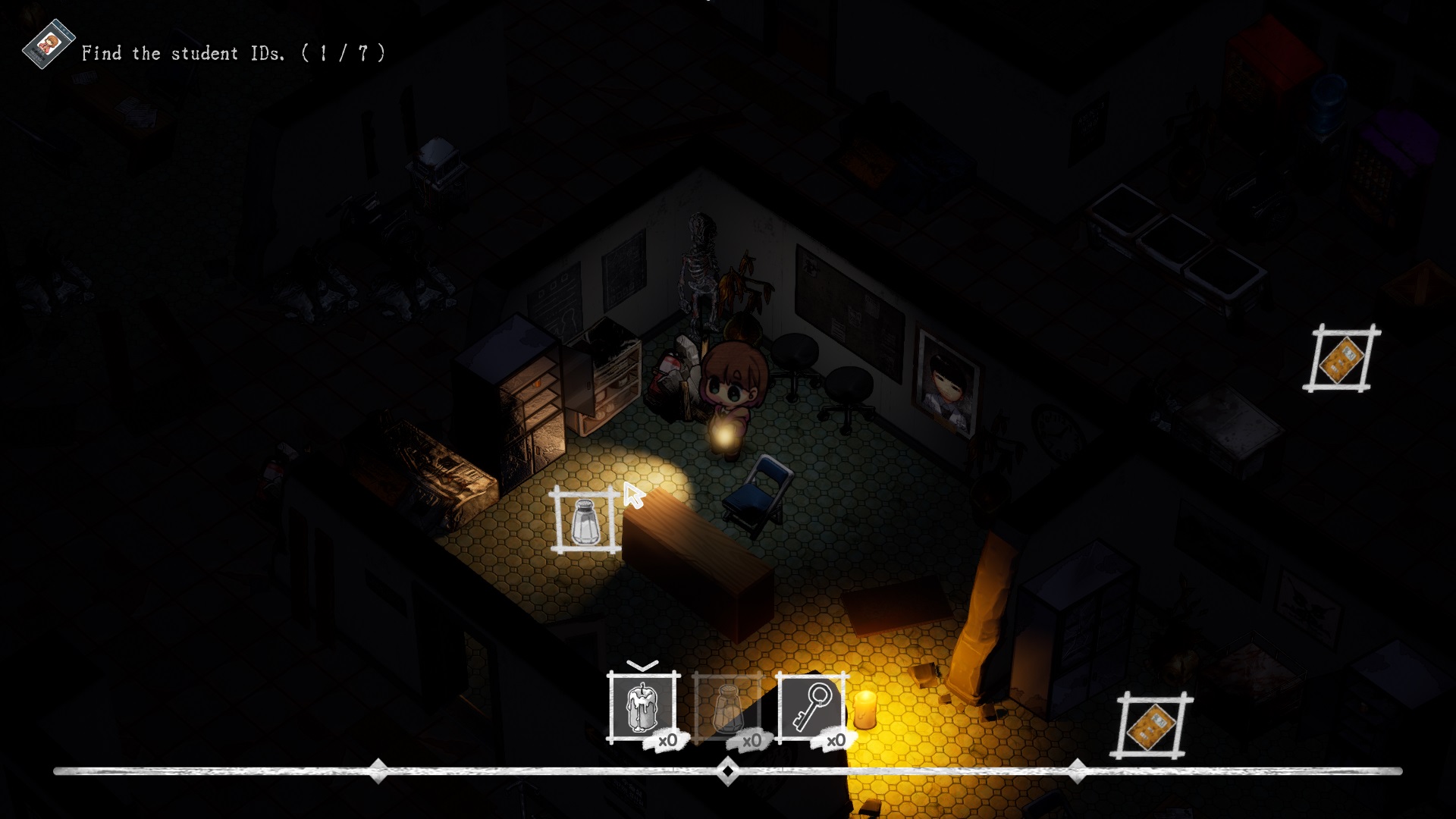The width and height of the screenshot is (1456, 819).
Task: Click the diamond marker on the bottom bar
Action: click(728, 772)
